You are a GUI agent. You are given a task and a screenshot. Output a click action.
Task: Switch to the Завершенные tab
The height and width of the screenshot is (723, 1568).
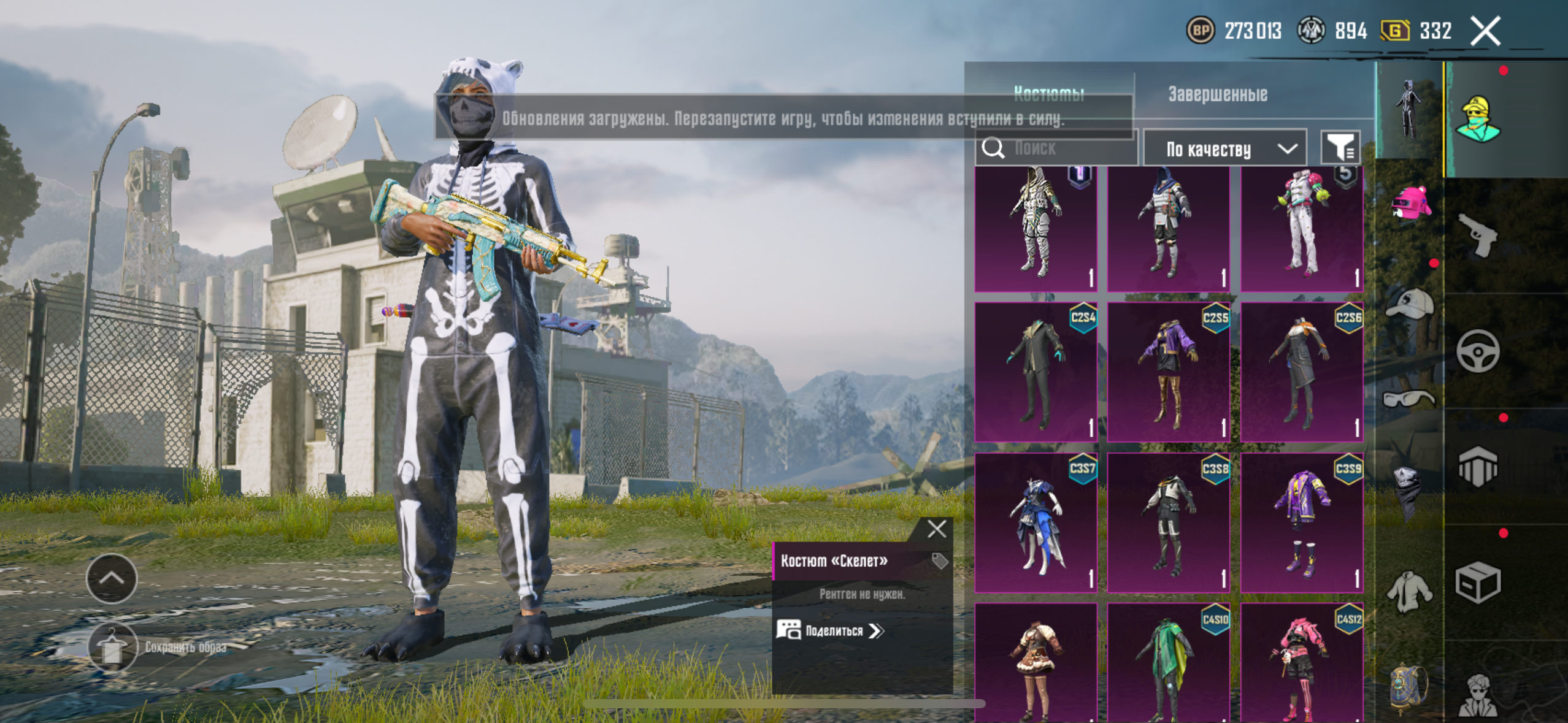1217,94
